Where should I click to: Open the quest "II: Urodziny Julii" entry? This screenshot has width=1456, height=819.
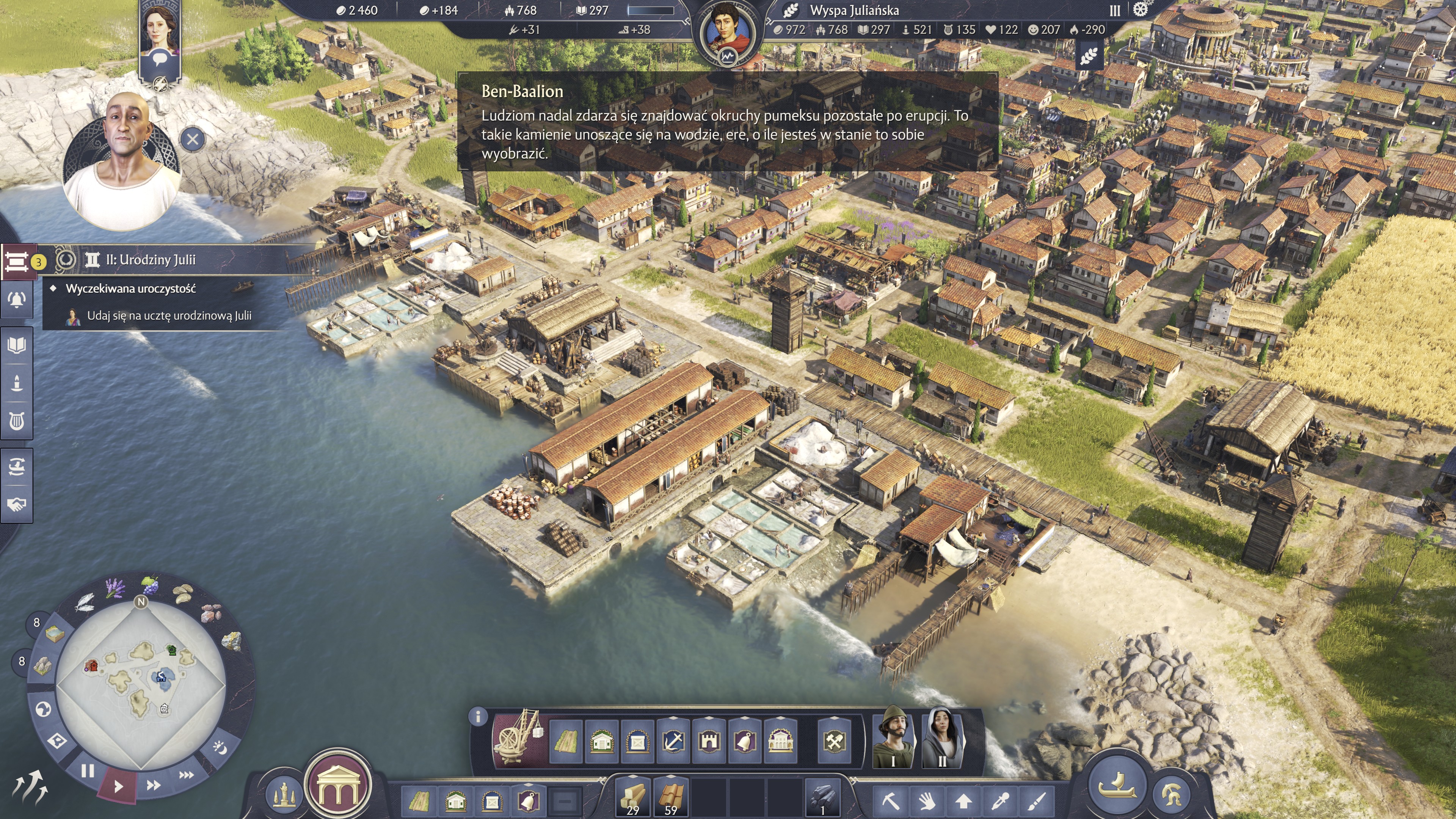[x=151, y=260]
